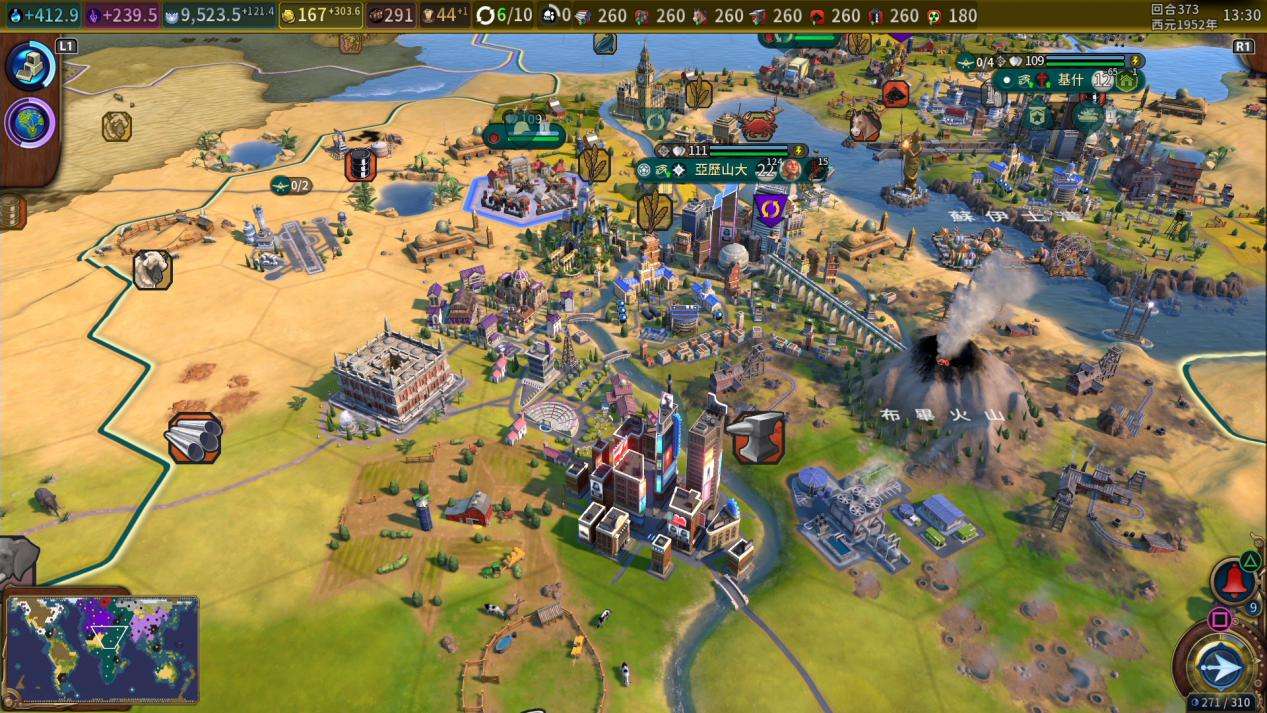Click the green house icon on 基什 banner
Screen dimensions: 1267x713
[x=1127, y=81]
